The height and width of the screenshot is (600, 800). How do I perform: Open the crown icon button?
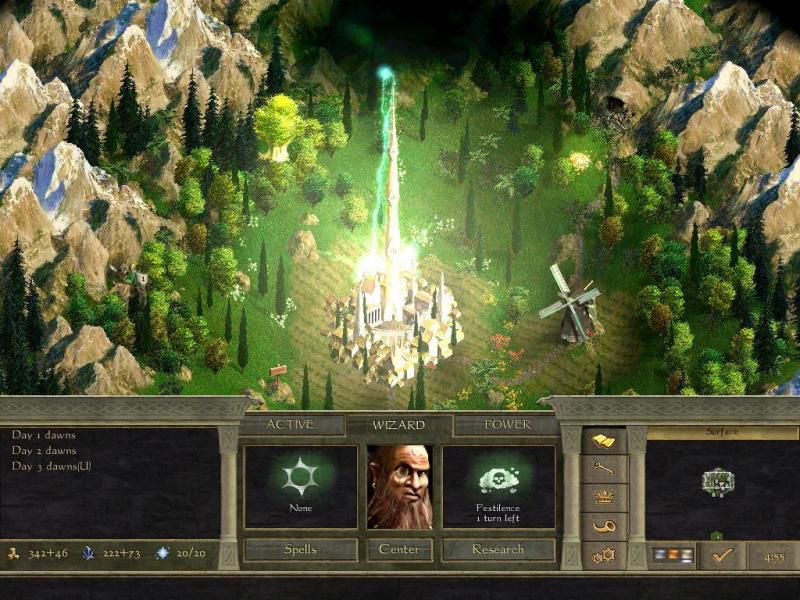pyautogui.click(x=604, y=497)
